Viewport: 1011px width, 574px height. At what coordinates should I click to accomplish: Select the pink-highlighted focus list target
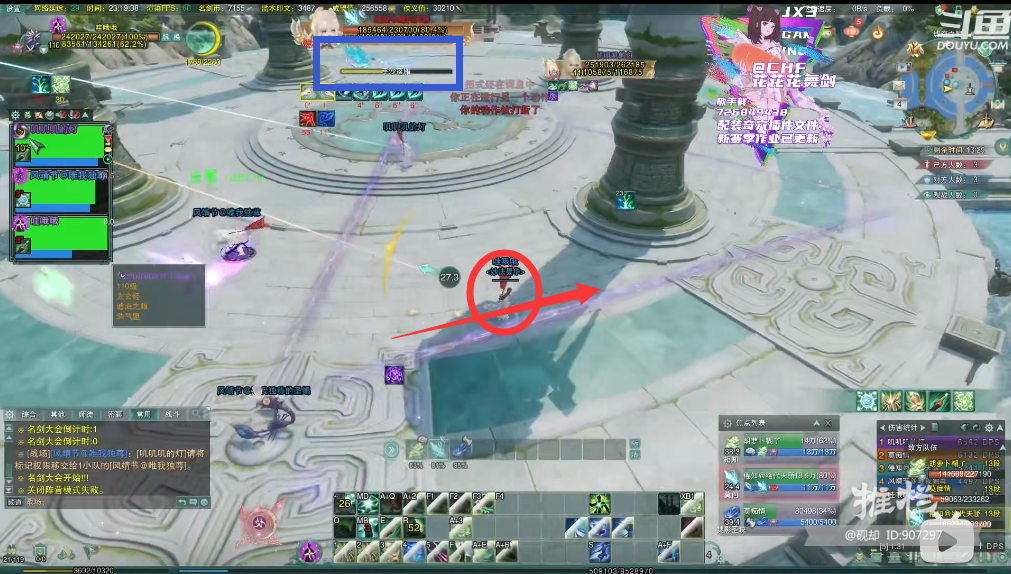point(780,481)
